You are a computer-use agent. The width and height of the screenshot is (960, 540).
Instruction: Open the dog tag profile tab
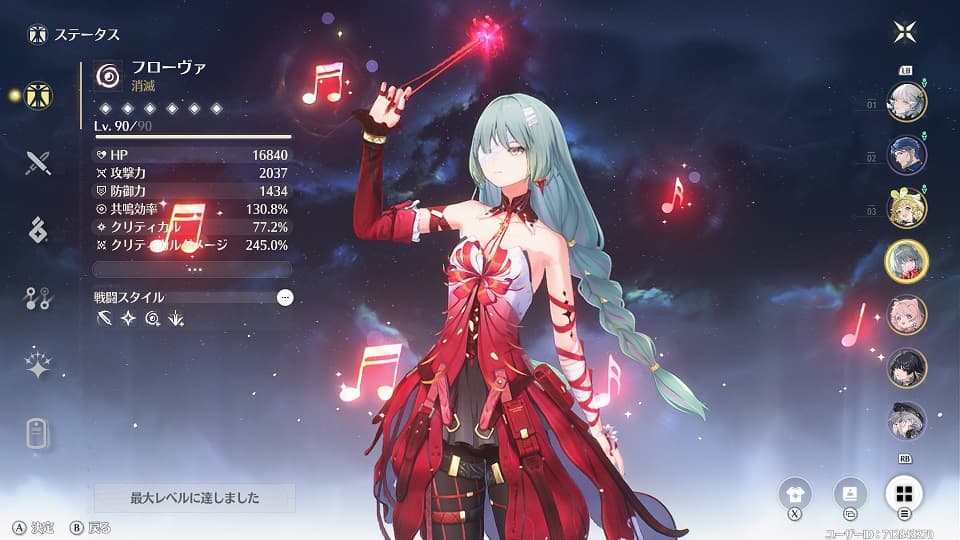click(x=39, y=433)
